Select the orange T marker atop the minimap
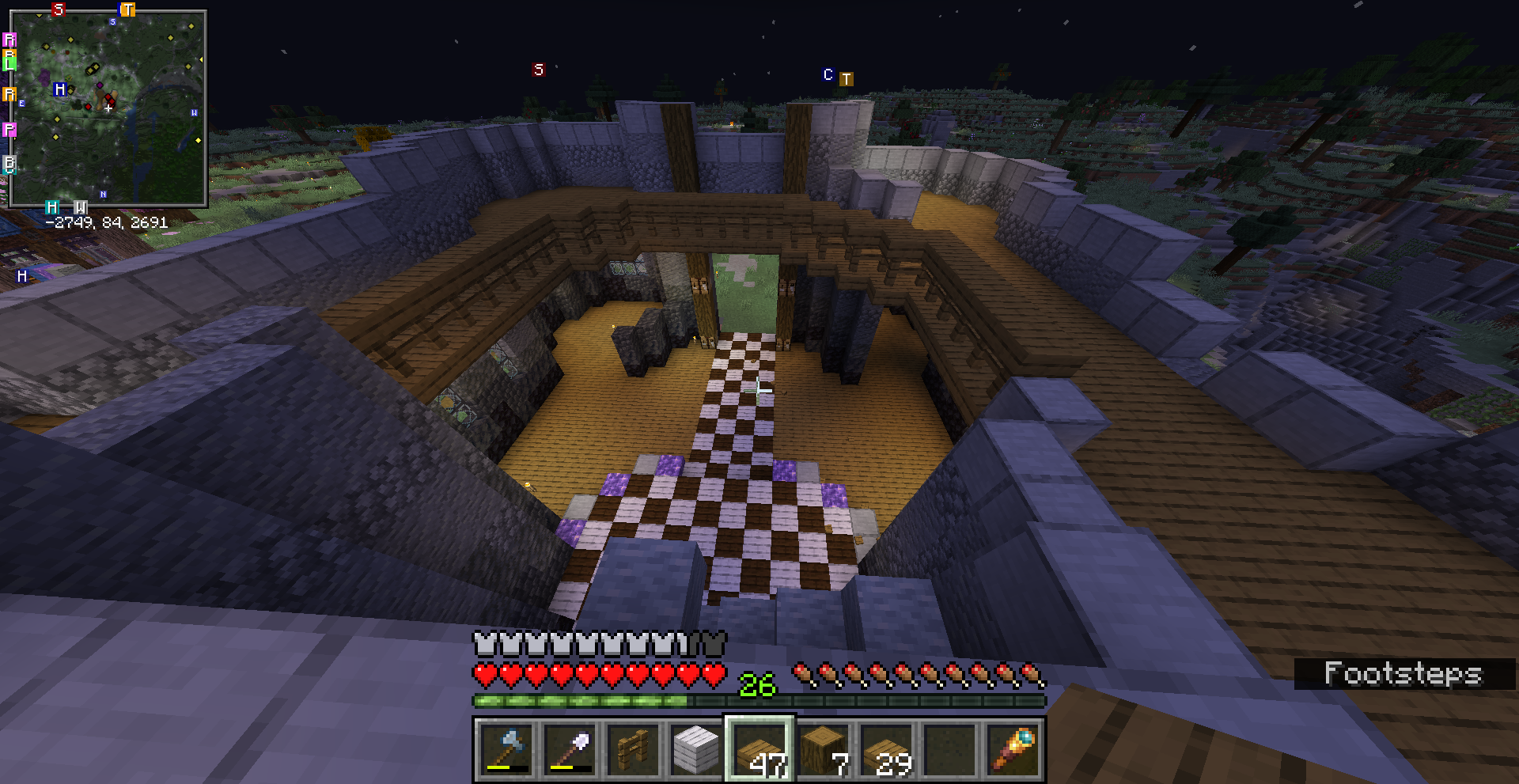Image resolution: width=1519 pixels, height=784 pixels. pos(127,9)
